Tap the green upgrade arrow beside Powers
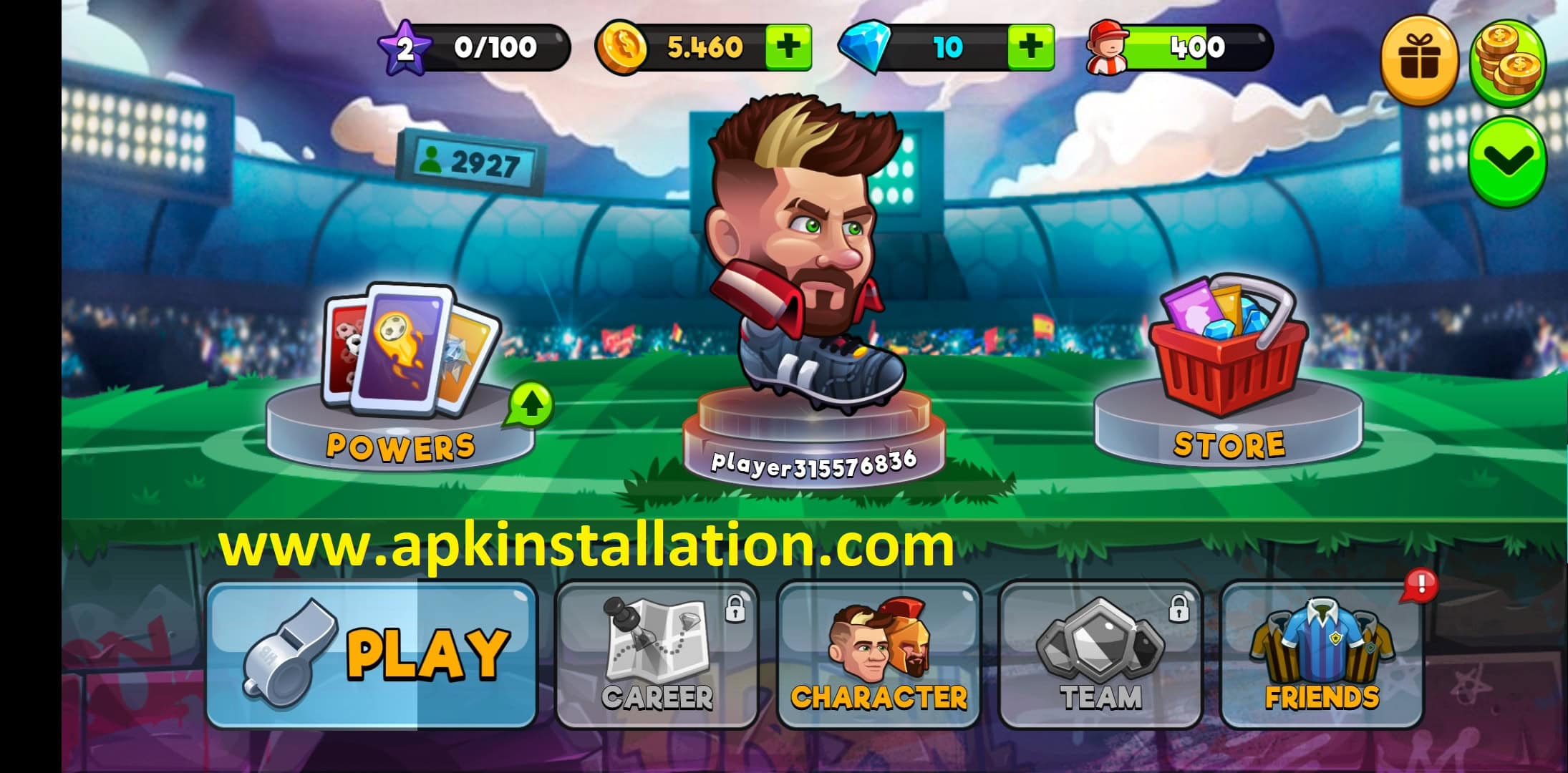The image size is (1568, 773). click(531, 406)
